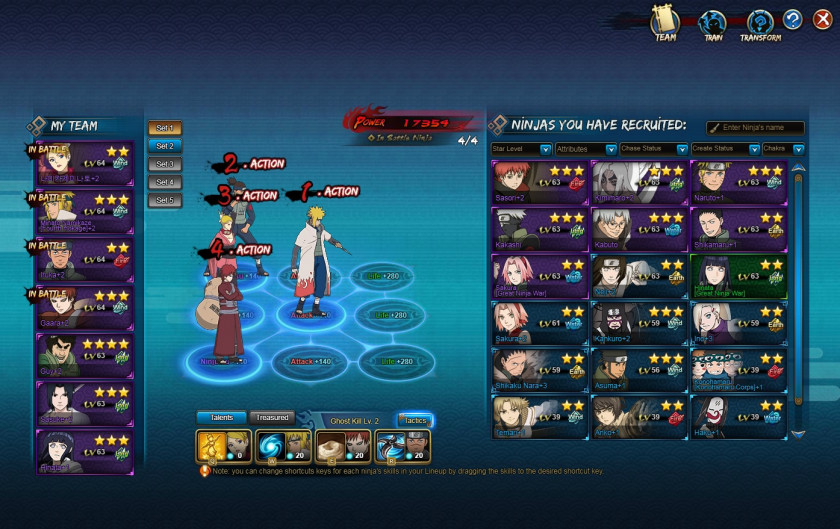
Task: Show the Treasured tab
Action: (271, 417)
